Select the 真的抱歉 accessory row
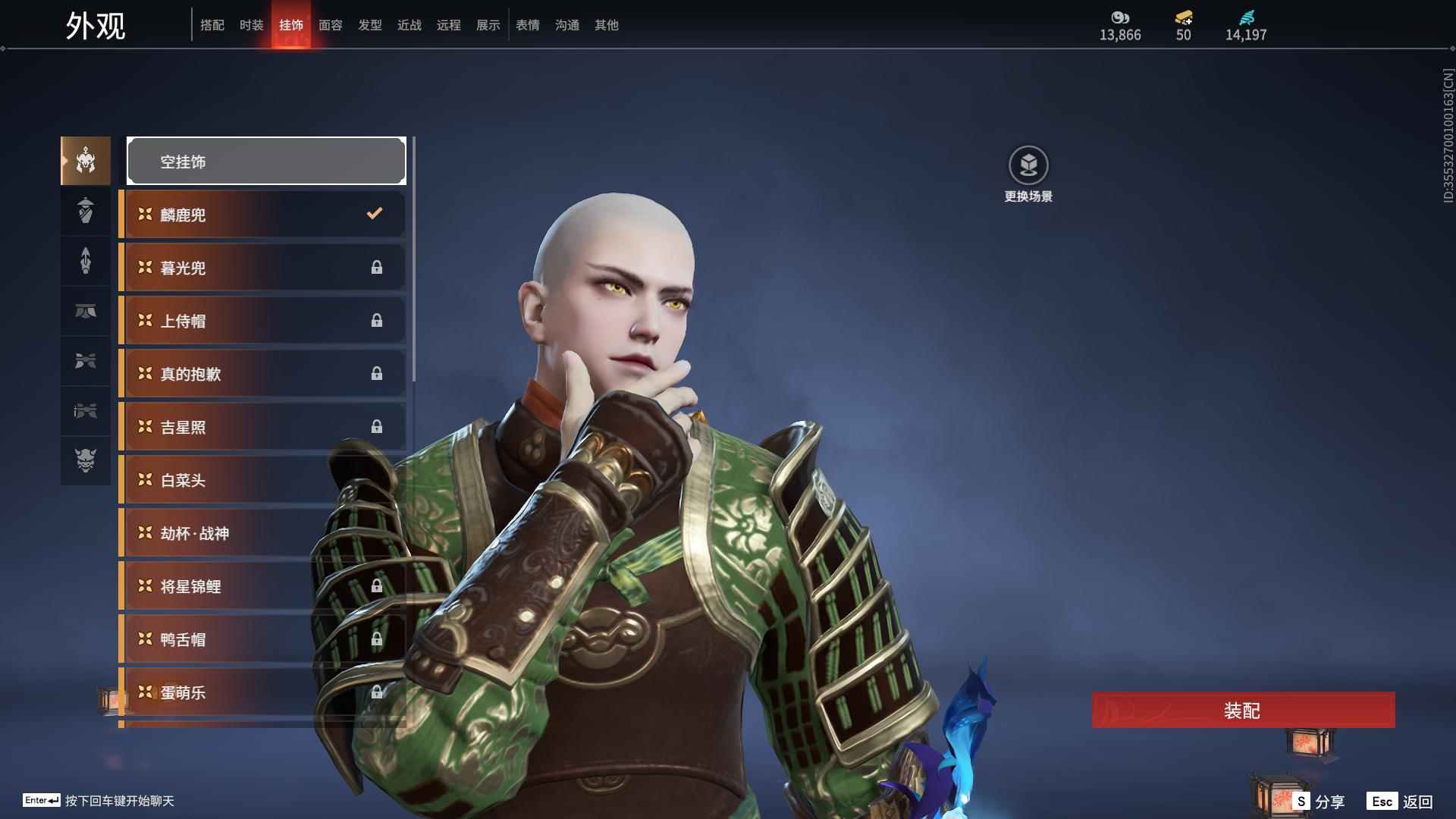The image size is (1456, 819). [262, 374]
